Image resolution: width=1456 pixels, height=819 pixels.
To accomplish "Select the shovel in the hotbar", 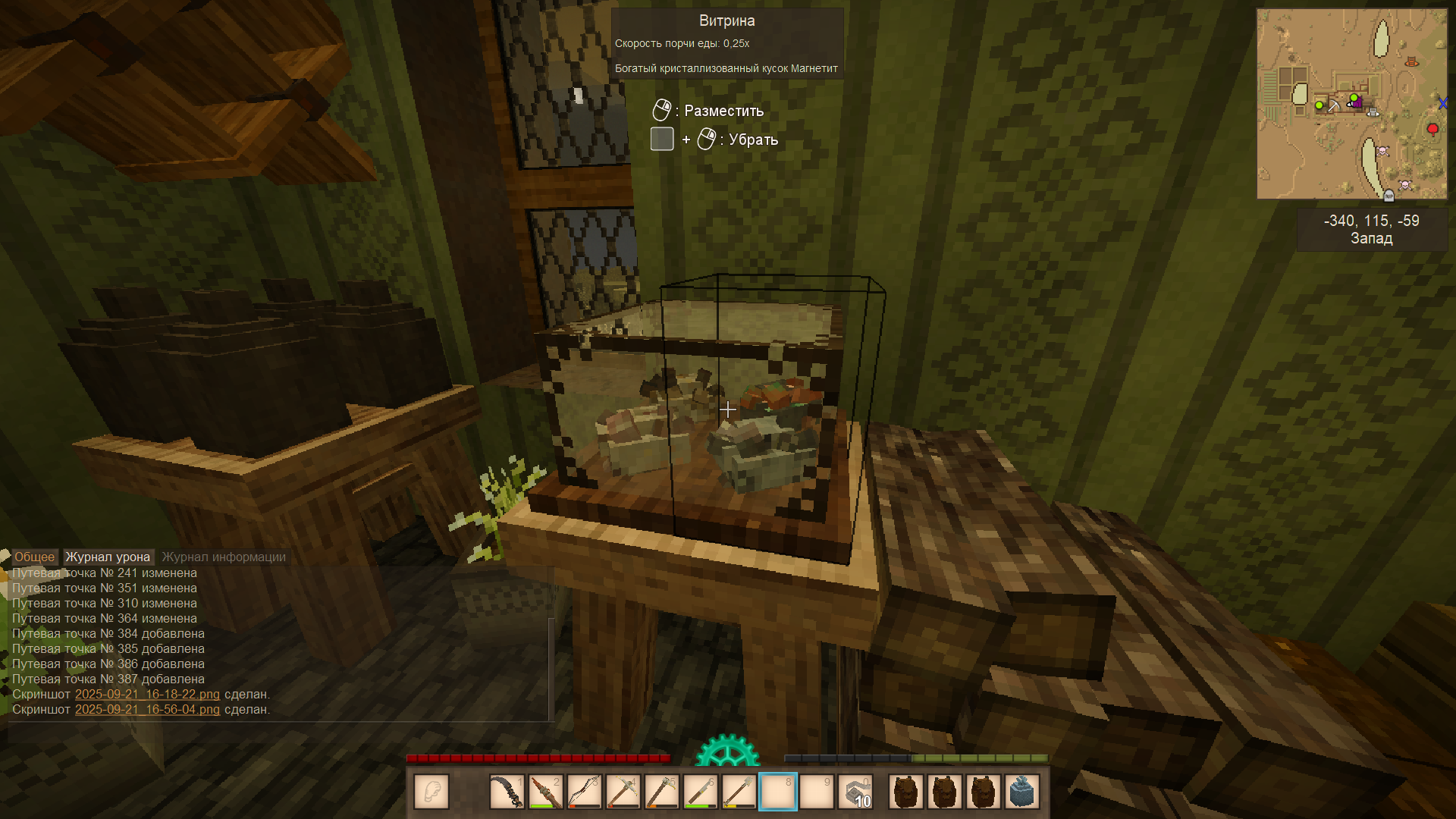I will [739, 792].
